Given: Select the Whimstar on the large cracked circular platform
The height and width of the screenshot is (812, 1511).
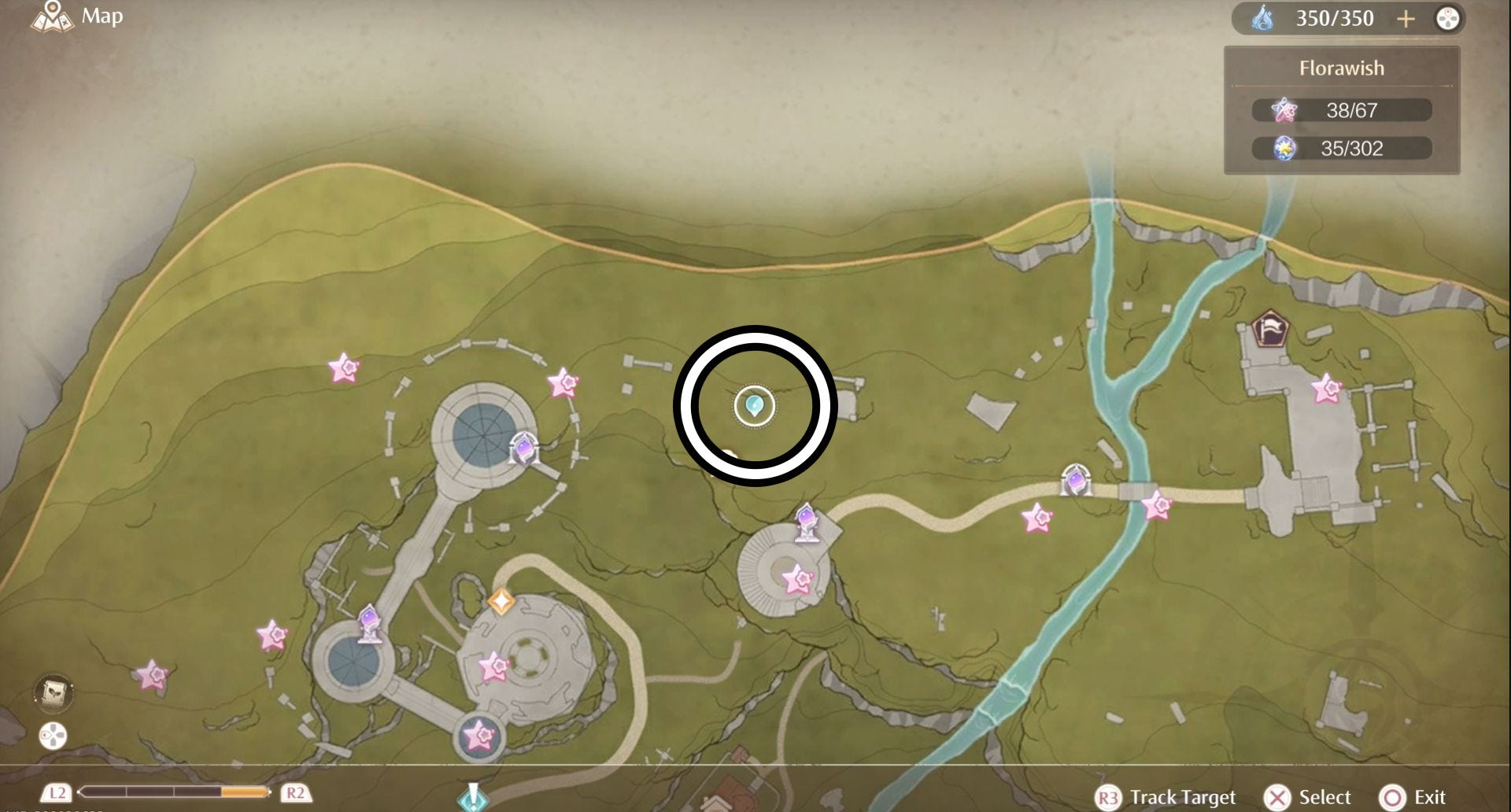Looking at the screenshot, I should pos(494,667).
